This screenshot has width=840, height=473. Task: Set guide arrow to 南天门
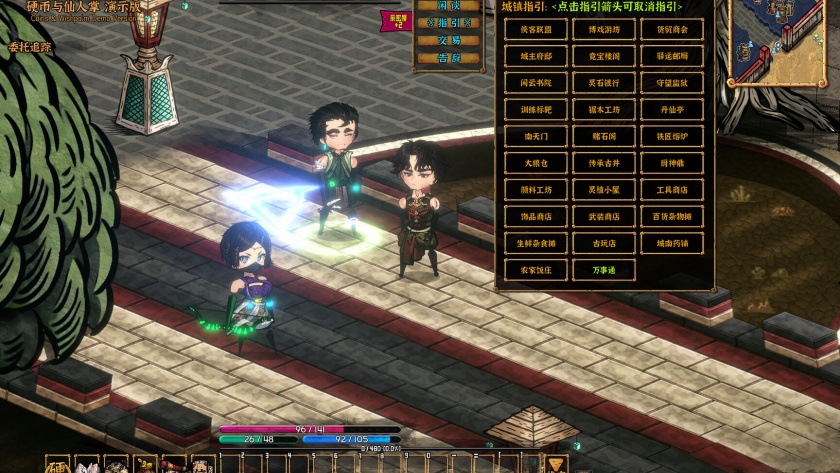[x=533, y=136]
